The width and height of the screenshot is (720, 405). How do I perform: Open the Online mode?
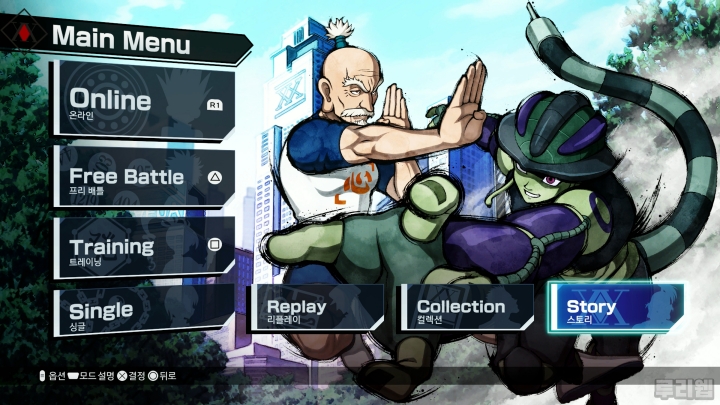click(143, 103)
